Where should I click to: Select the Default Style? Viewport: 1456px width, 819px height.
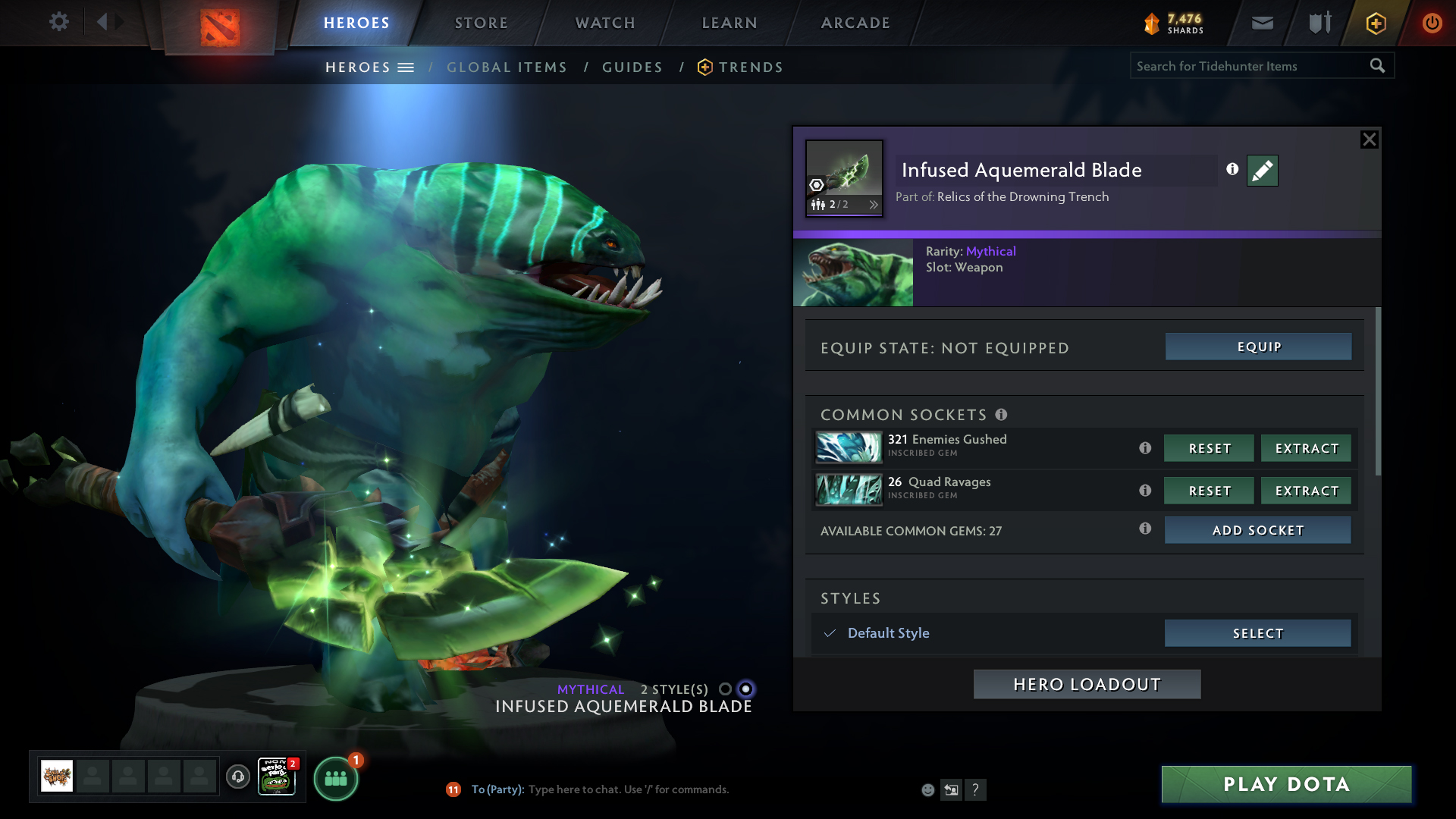[1257, 633]
